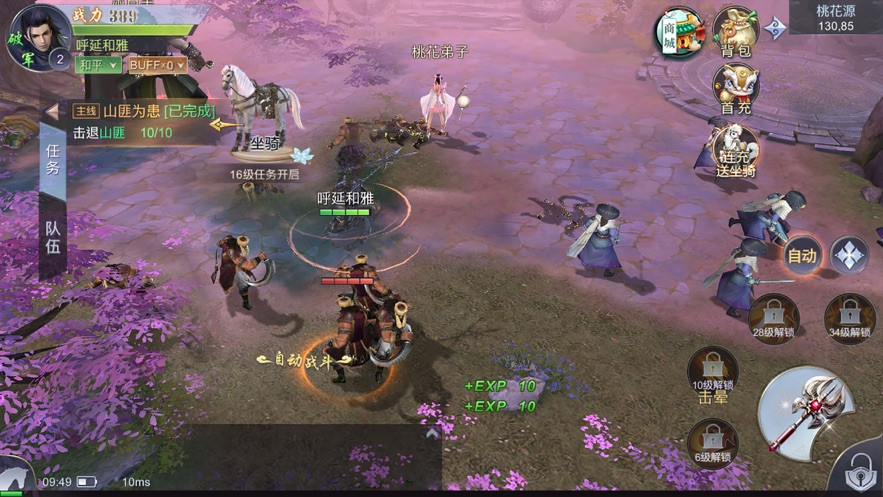Open the 破军 character portrait
The width and height of the screenshot is (883, 497).
(x=36, y=35)
